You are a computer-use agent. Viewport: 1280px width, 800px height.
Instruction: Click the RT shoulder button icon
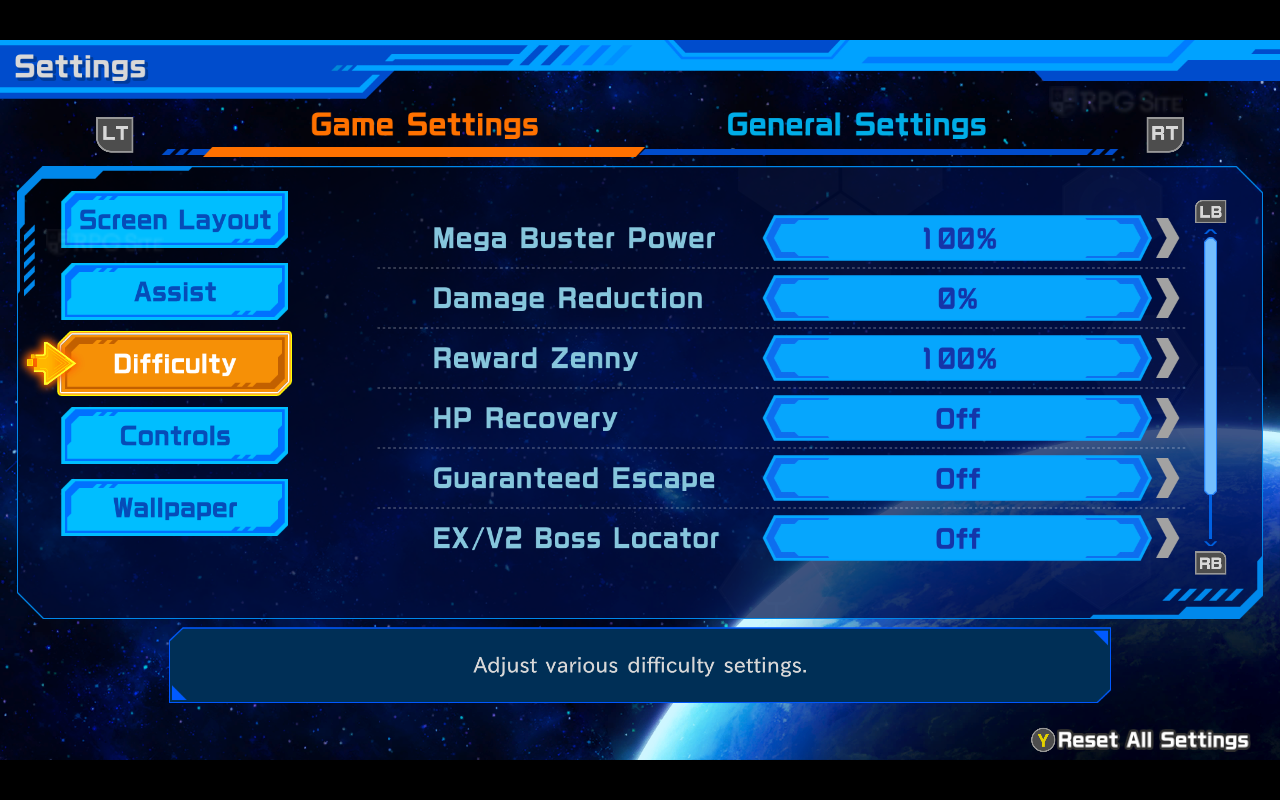coord(1164,133)
